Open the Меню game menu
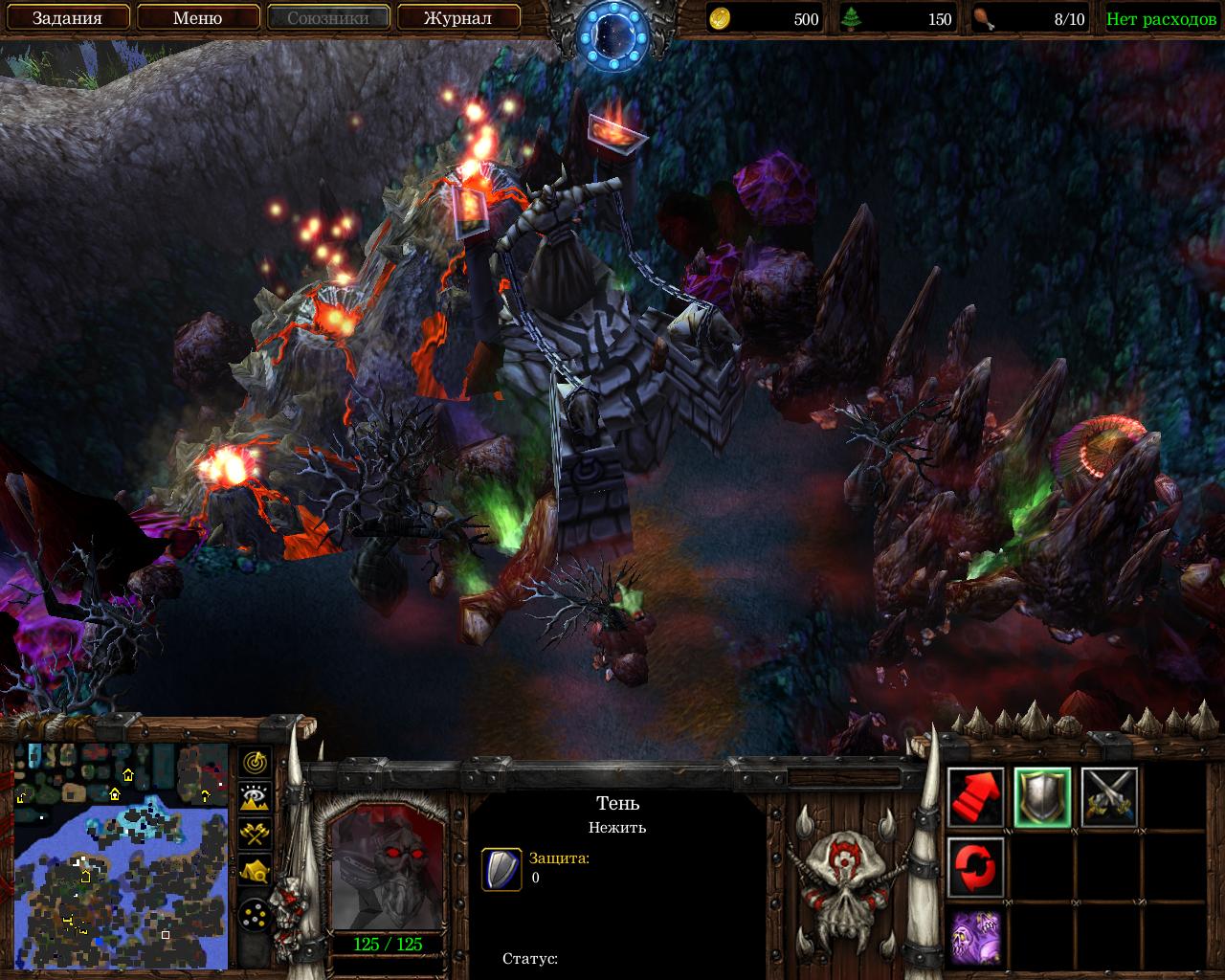Image resolution: width=1225 pixels, height=980 pixels. [x=197, y=18]
